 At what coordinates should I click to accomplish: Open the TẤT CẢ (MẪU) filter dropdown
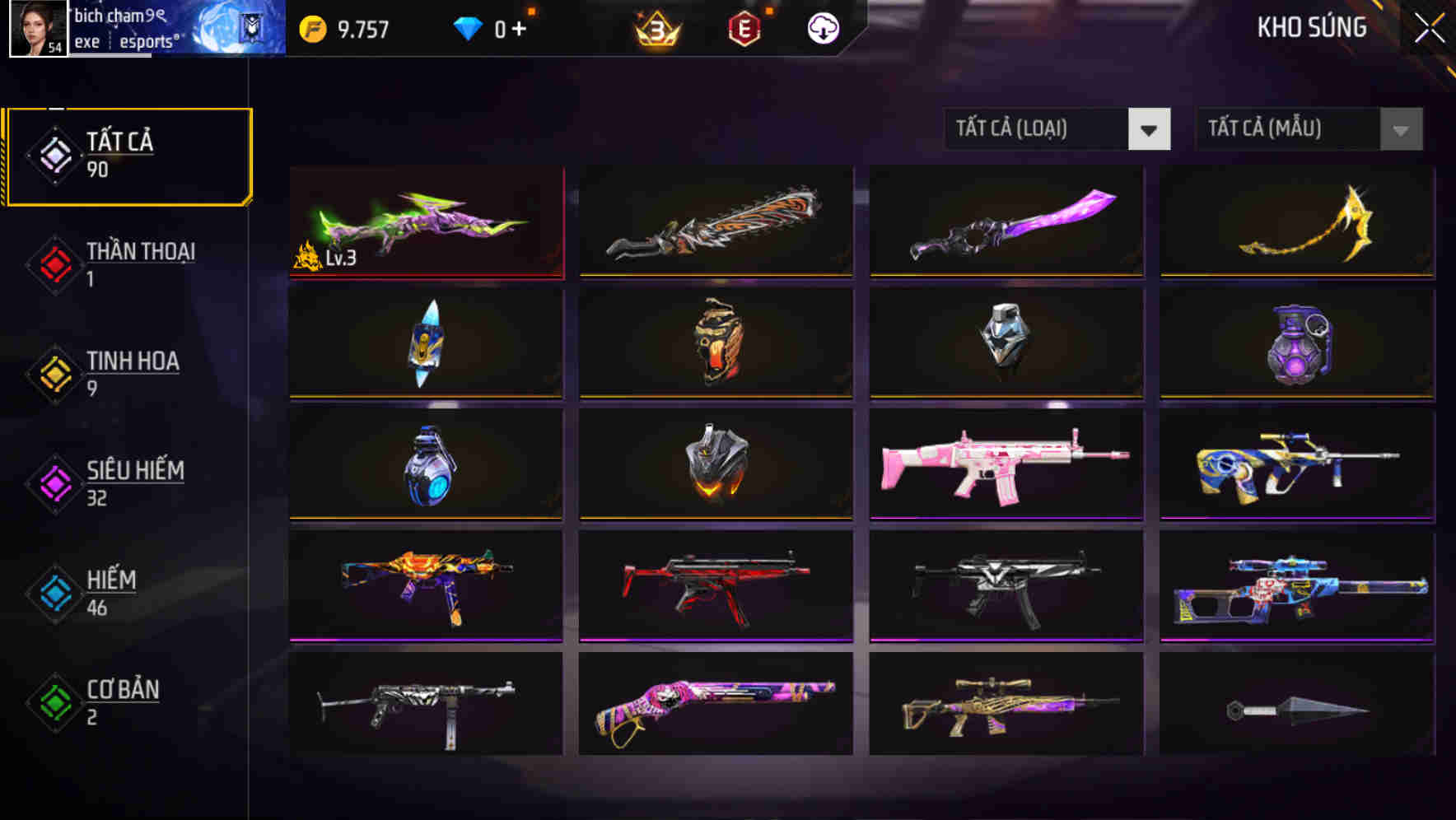tap(1308, 129)
